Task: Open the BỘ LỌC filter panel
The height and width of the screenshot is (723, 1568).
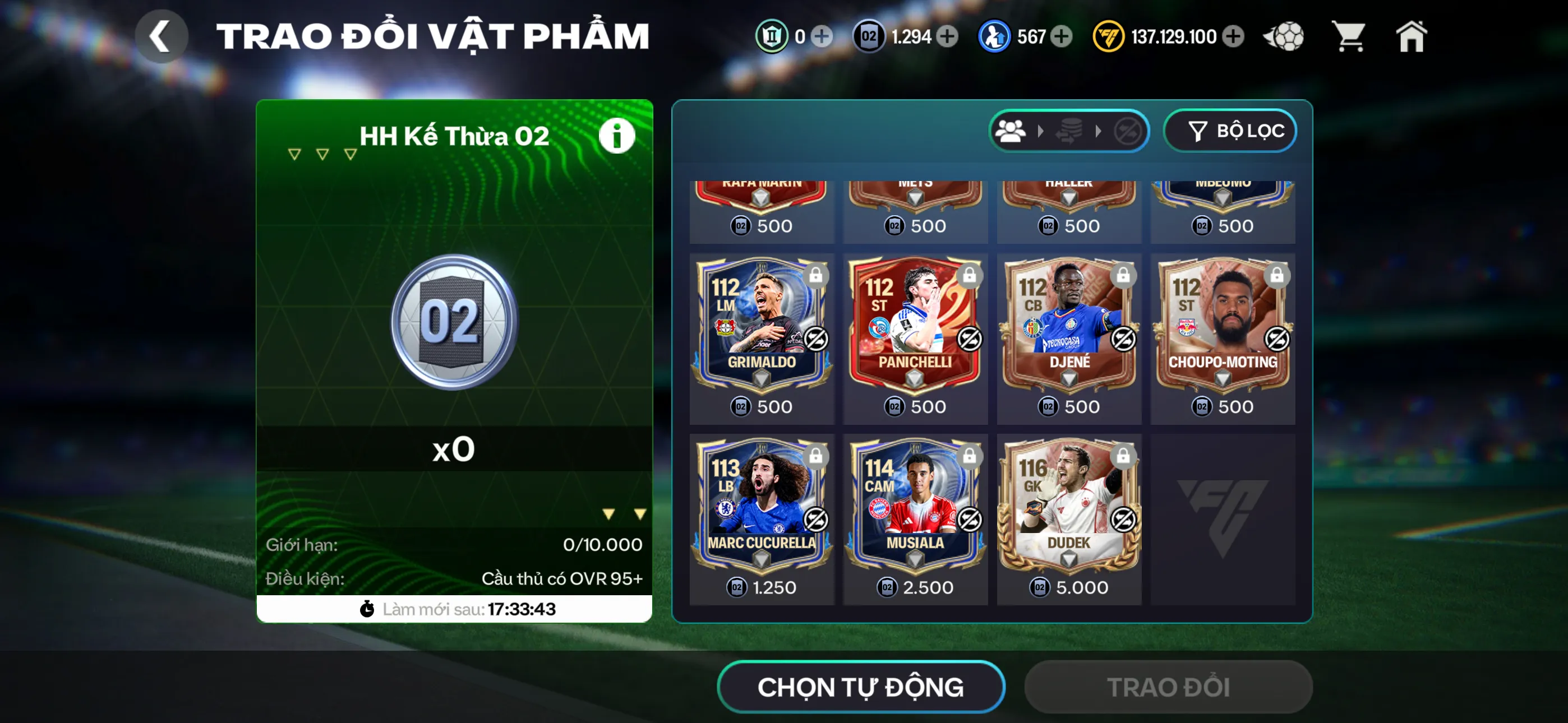Action: [1230, 129]
